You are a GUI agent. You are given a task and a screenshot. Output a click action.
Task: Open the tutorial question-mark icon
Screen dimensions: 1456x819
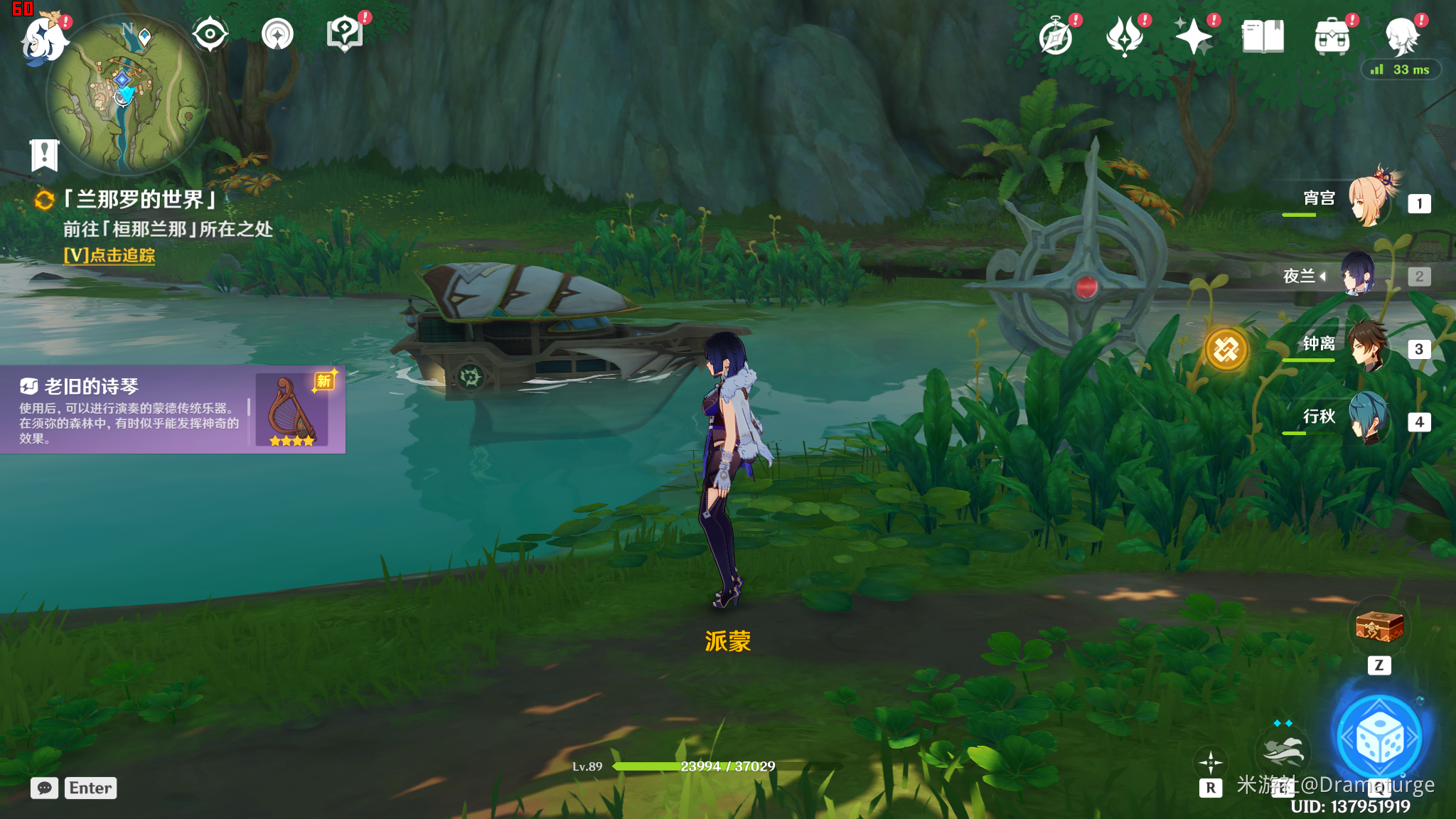[344, 34]
